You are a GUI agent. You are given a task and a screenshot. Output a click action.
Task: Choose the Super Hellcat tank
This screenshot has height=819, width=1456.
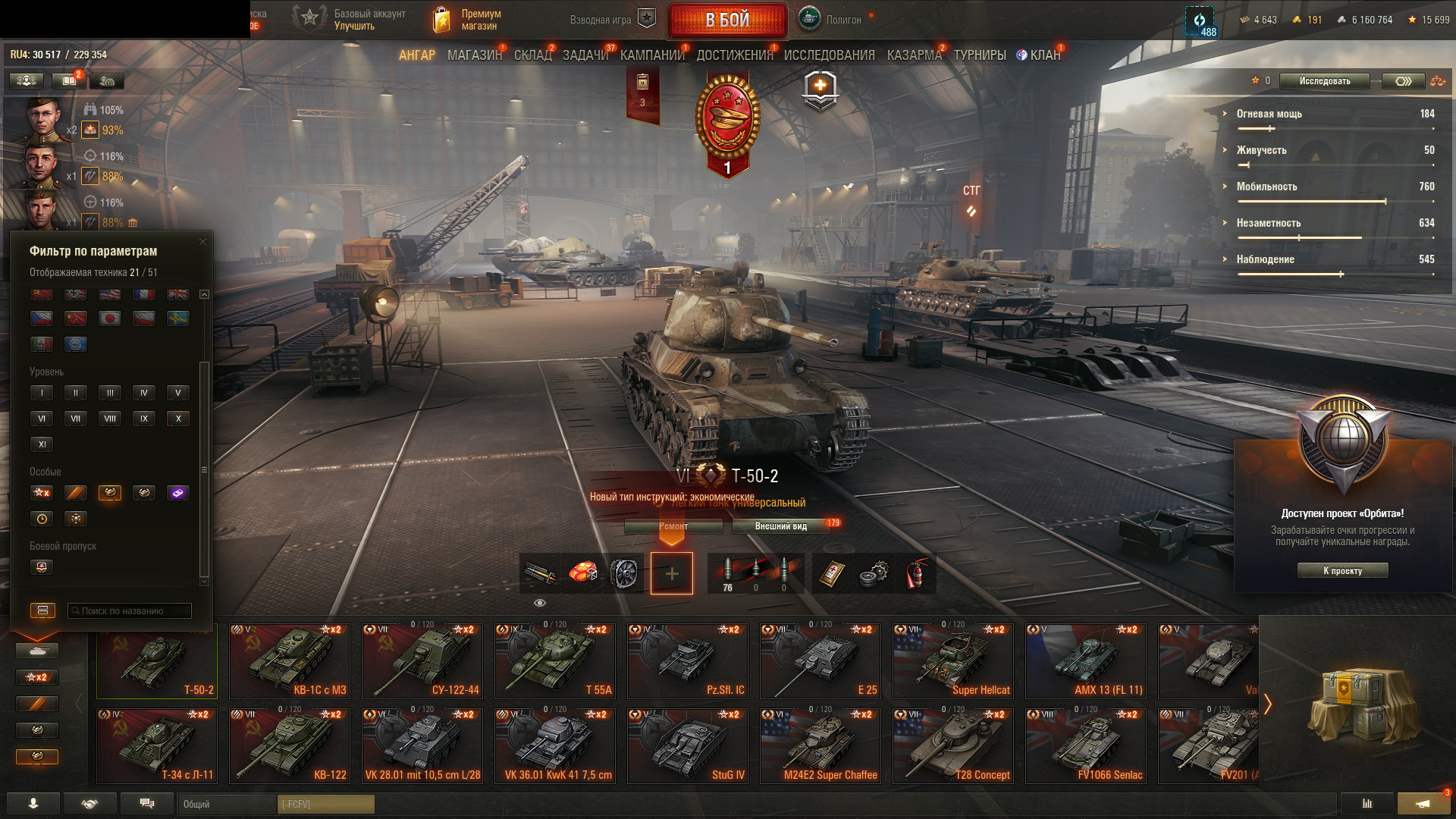coord(952,661)
